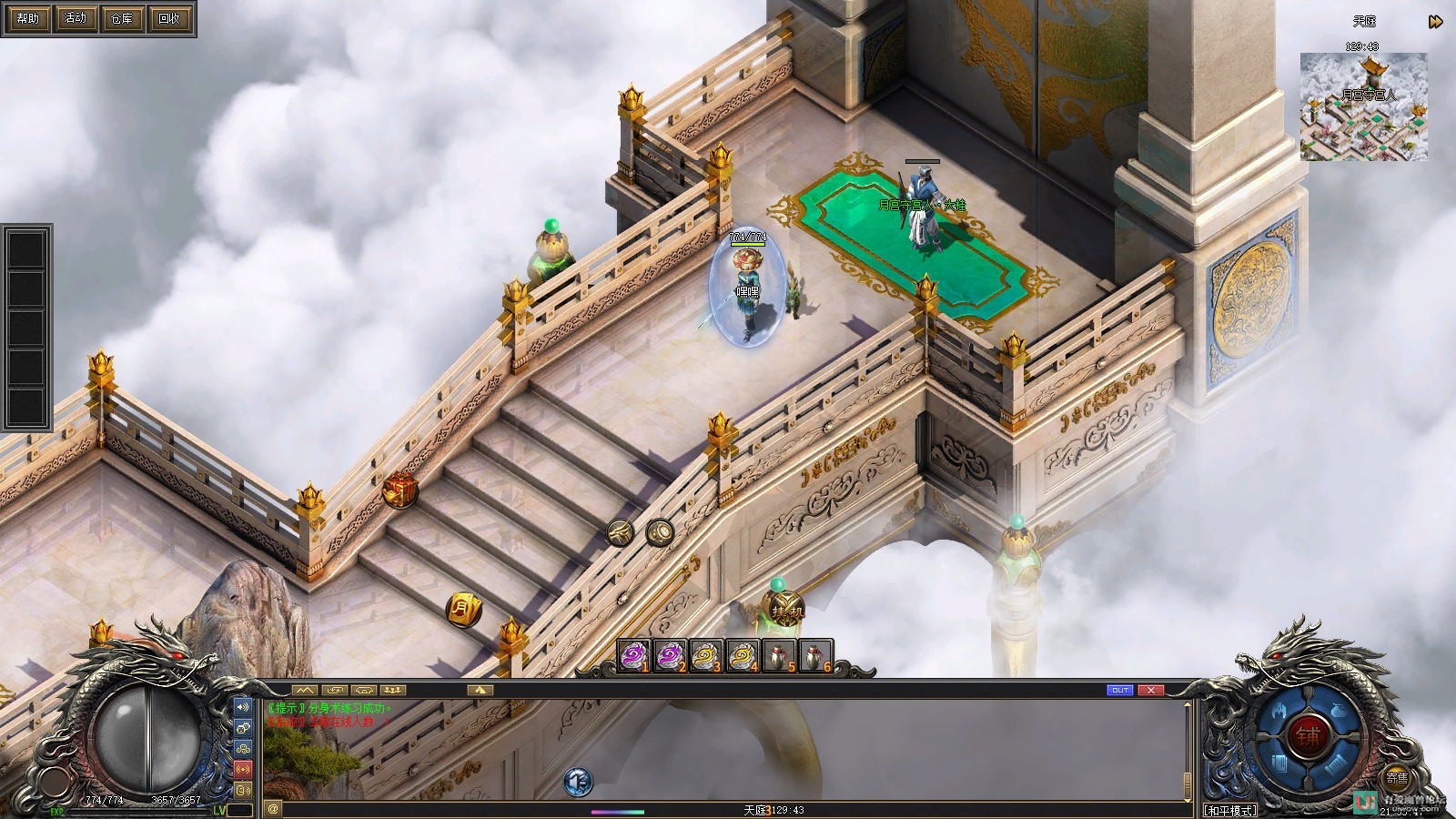Open the 摸机 round gold icon

[785, 611]
